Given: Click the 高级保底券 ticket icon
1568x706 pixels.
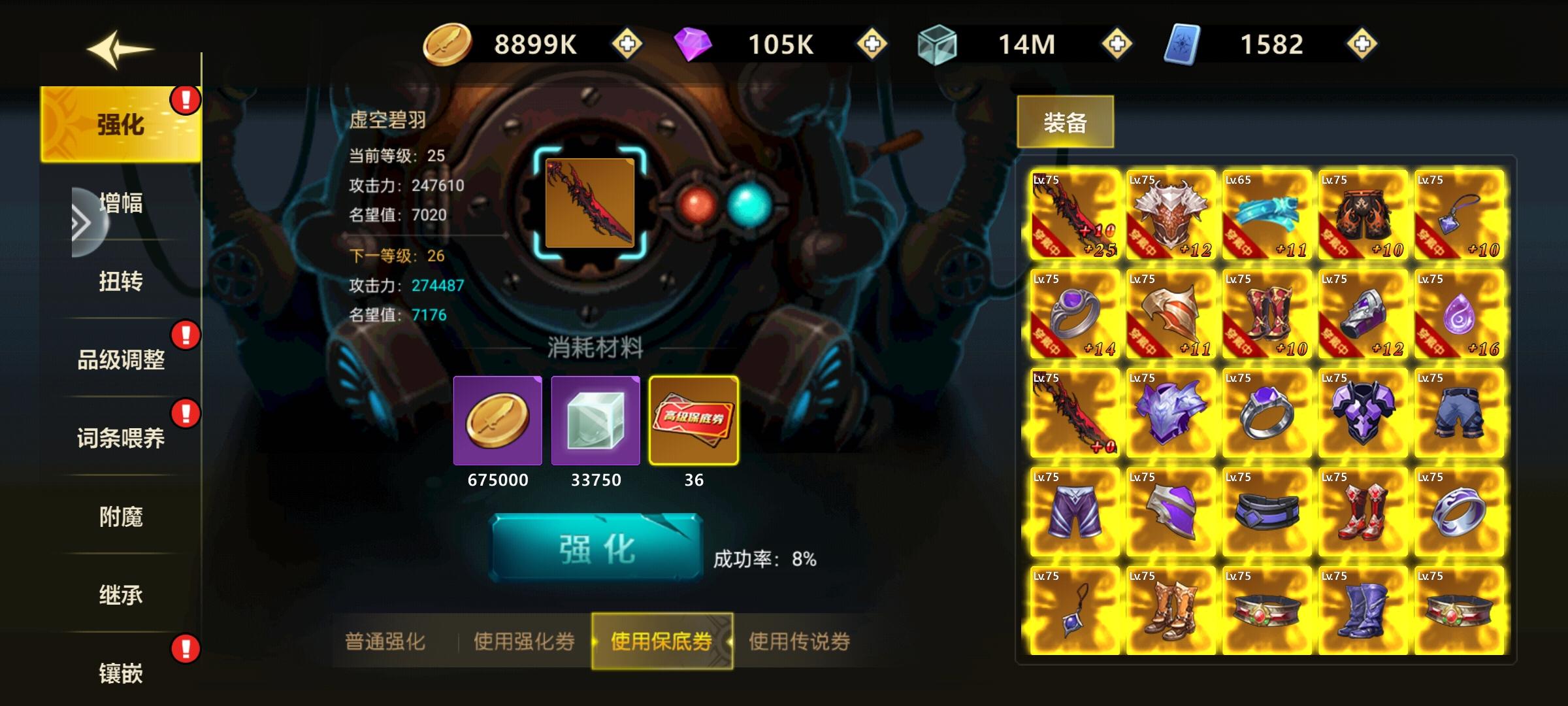Looking at the screenshot, I should pyautogui.click(x=694, y=422).
